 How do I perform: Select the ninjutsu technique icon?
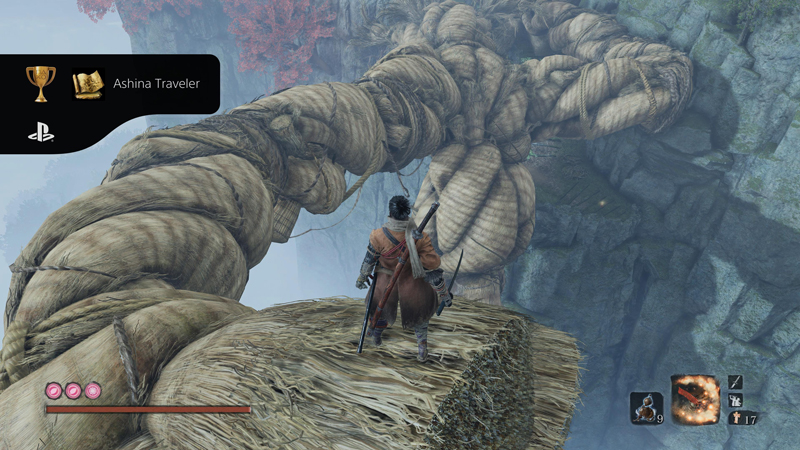(736, 400)
